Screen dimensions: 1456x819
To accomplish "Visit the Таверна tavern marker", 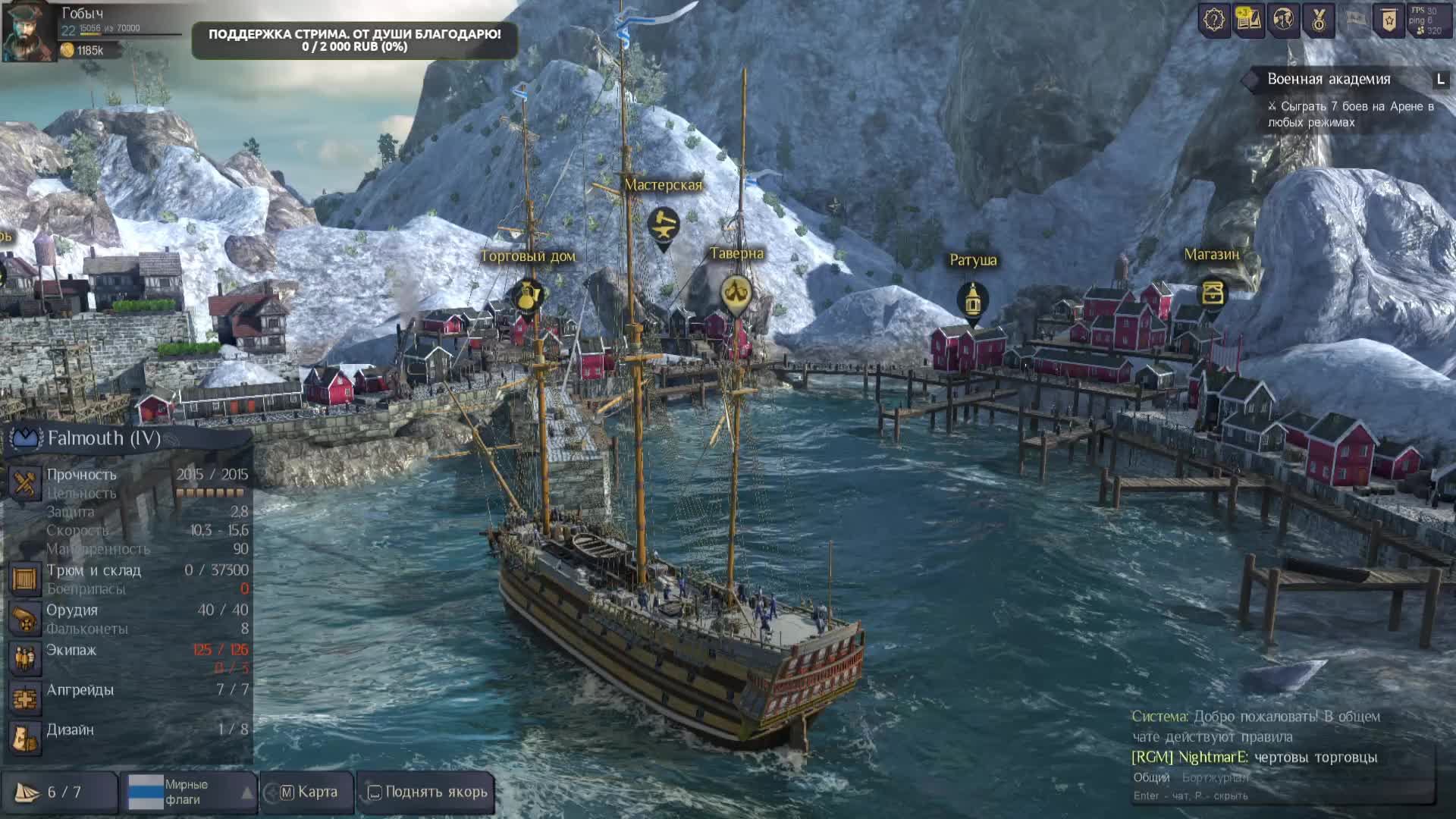I will click(735, 293).
